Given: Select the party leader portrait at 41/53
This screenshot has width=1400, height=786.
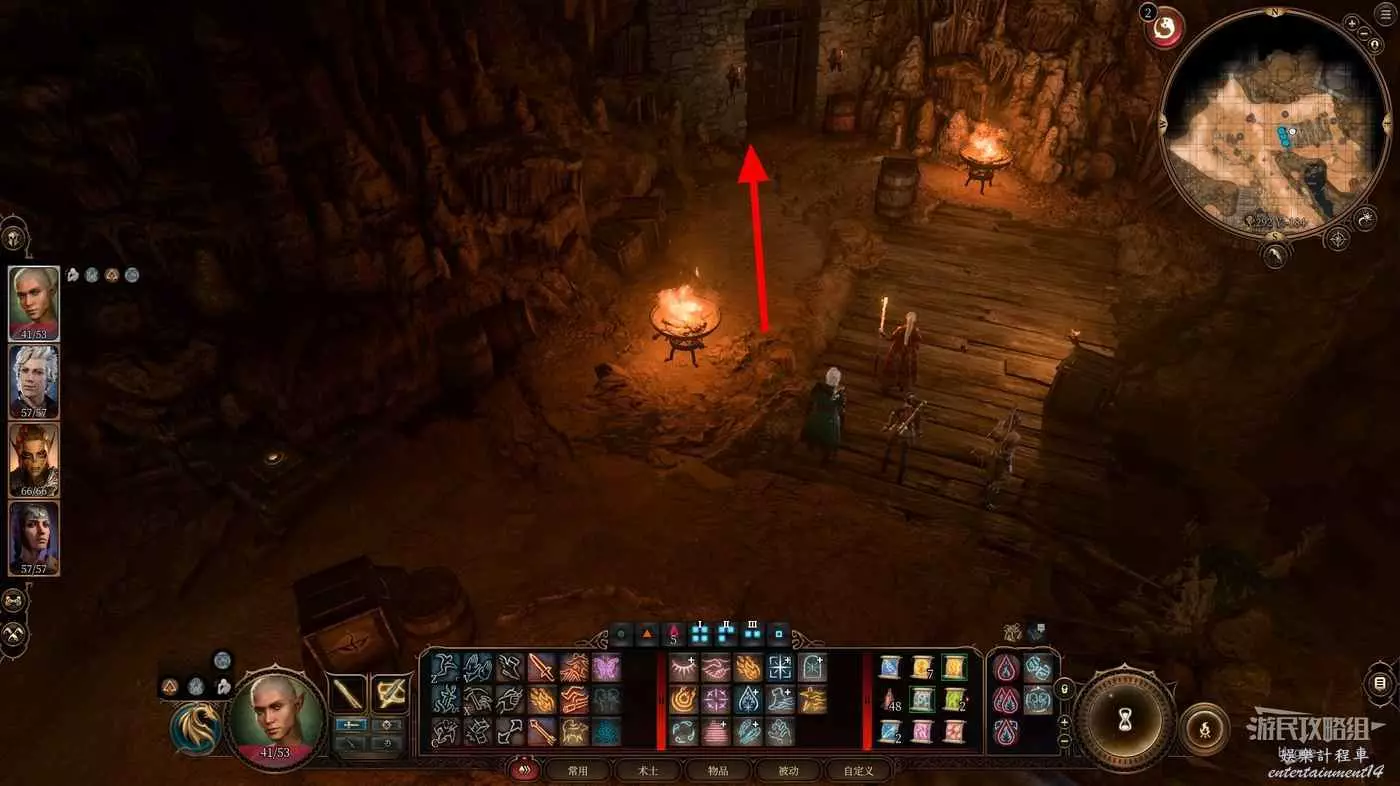Looking at the screenshot, I should 34,303.
